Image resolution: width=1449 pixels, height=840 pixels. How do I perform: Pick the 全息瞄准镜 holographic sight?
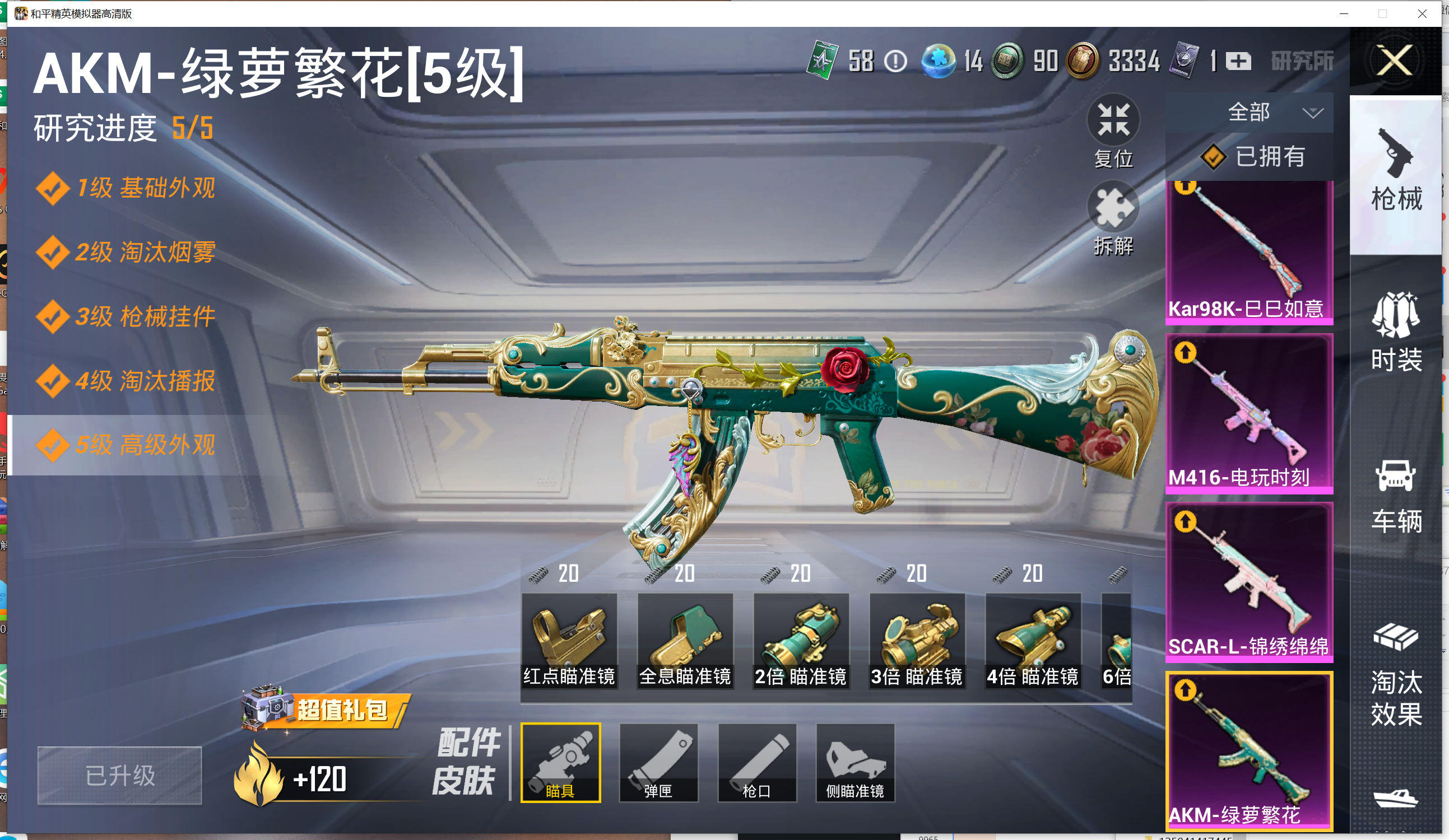(685, 640)
